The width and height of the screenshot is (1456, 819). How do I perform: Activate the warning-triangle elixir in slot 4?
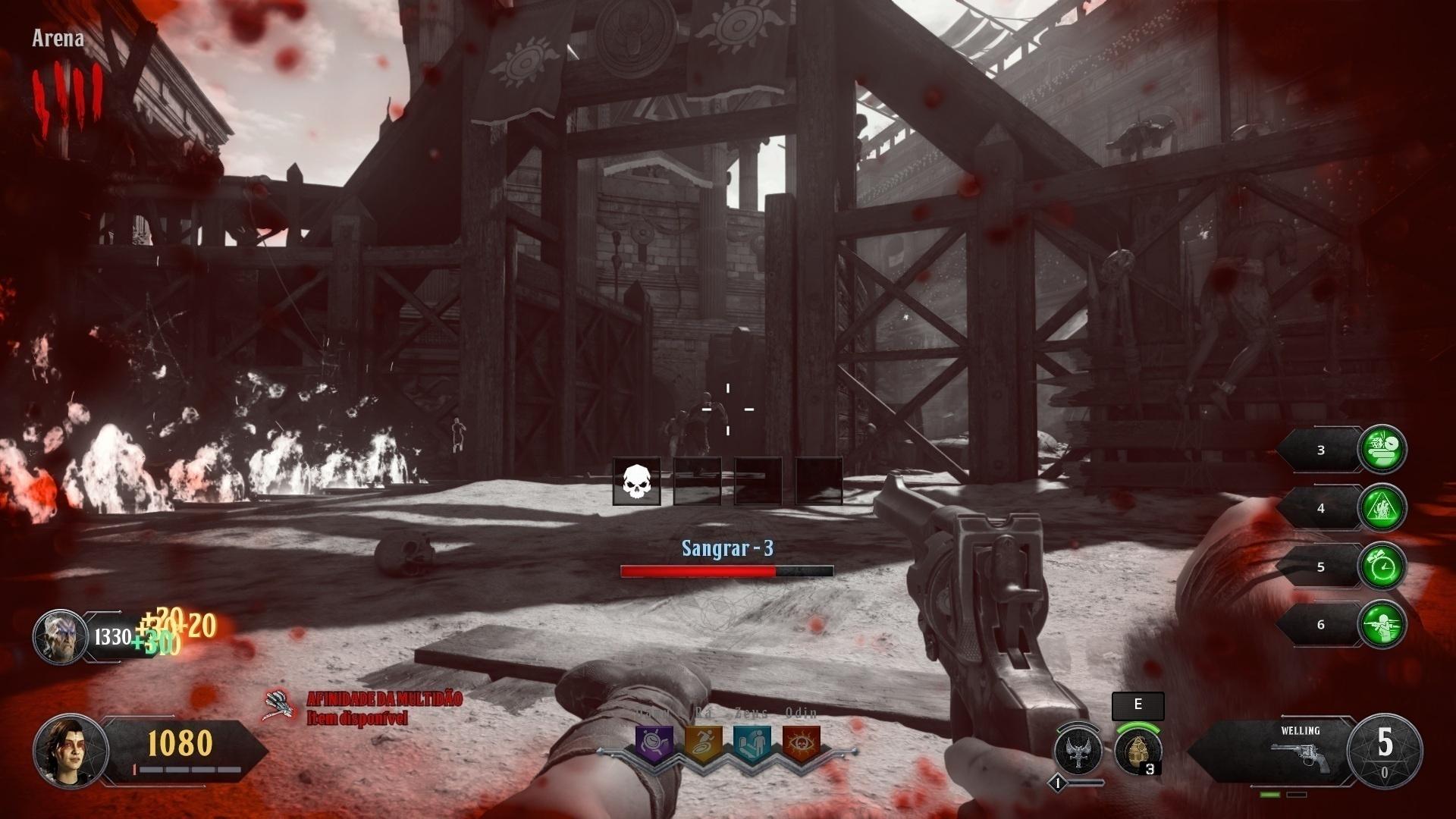[x=1382, y=508]
